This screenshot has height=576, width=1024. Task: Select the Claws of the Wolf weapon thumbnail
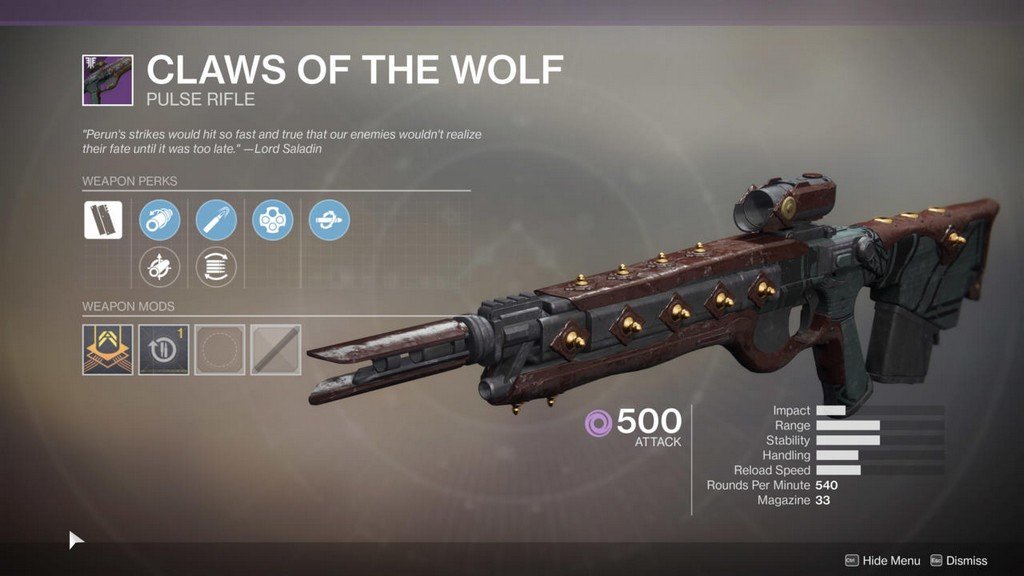(107, 80)
